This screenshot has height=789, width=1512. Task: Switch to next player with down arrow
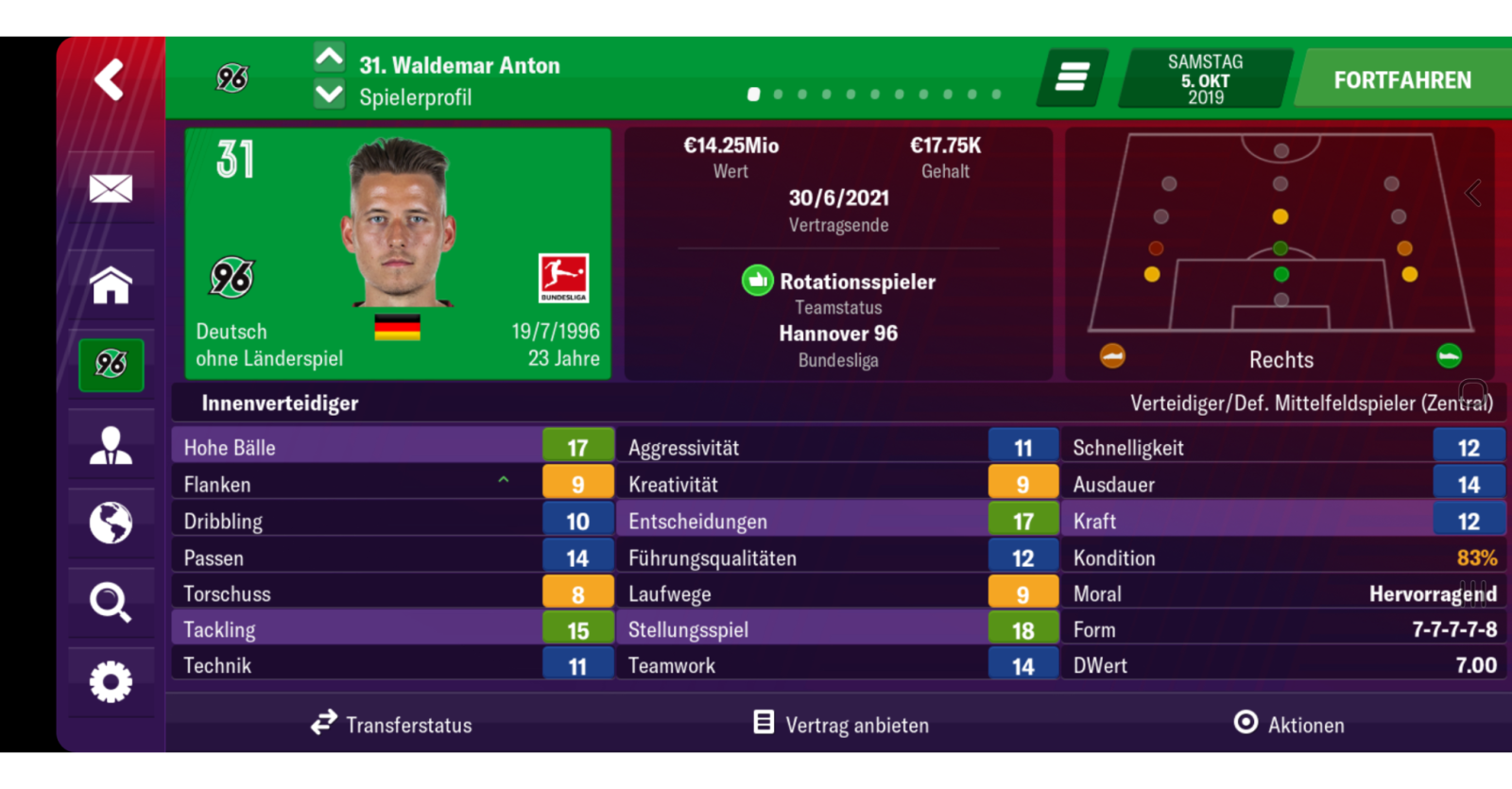tap(329, 94)
